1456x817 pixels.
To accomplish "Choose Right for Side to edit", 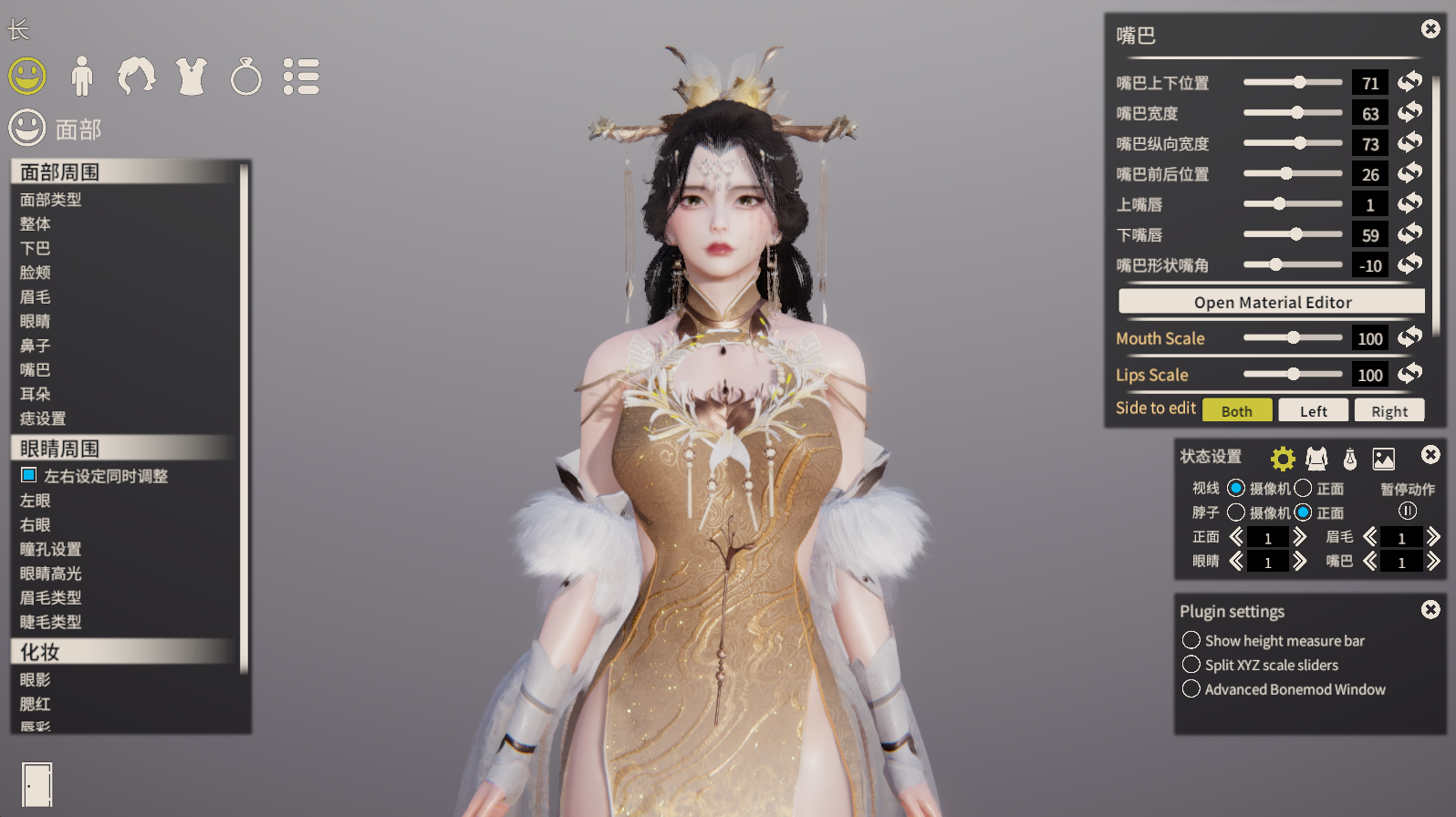I will pos(1388,411).
